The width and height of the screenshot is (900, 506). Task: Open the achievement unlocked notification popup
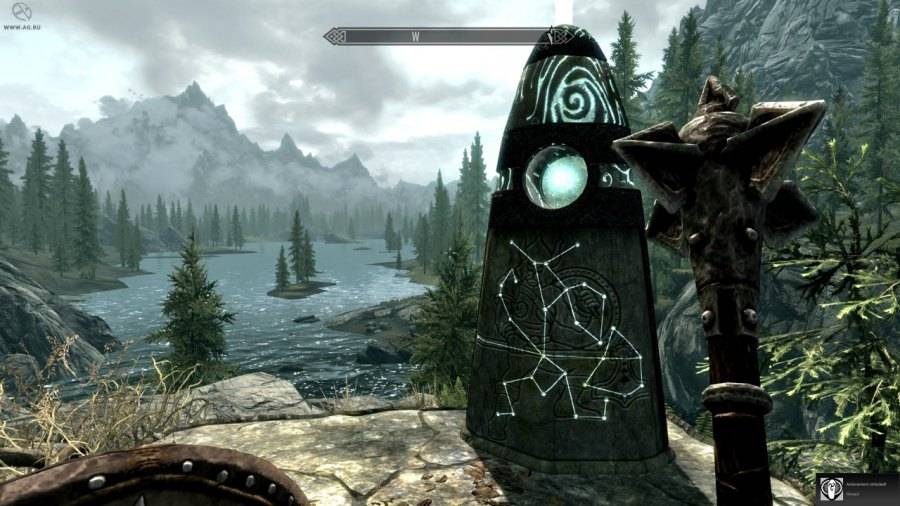click(857, 487)
